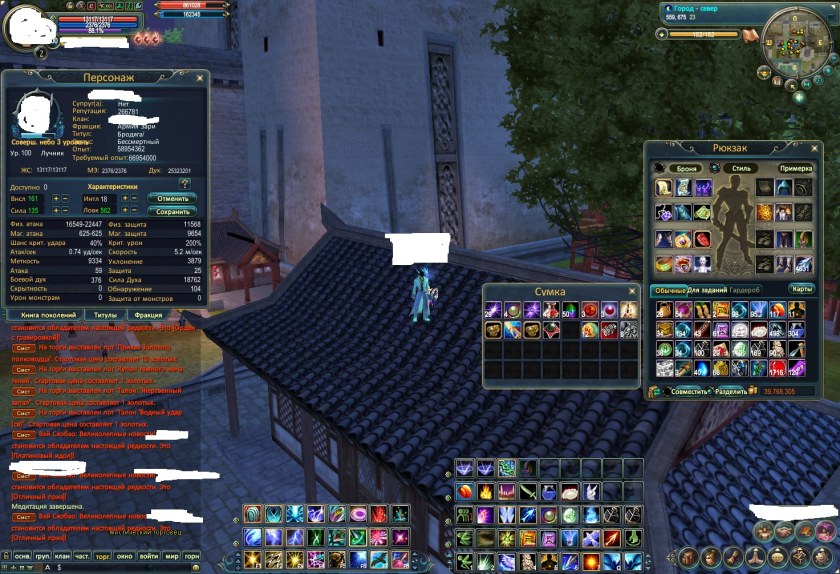Click the Примерка button
The width and height of the screenshot is (840, 574).
pos(796,168)
